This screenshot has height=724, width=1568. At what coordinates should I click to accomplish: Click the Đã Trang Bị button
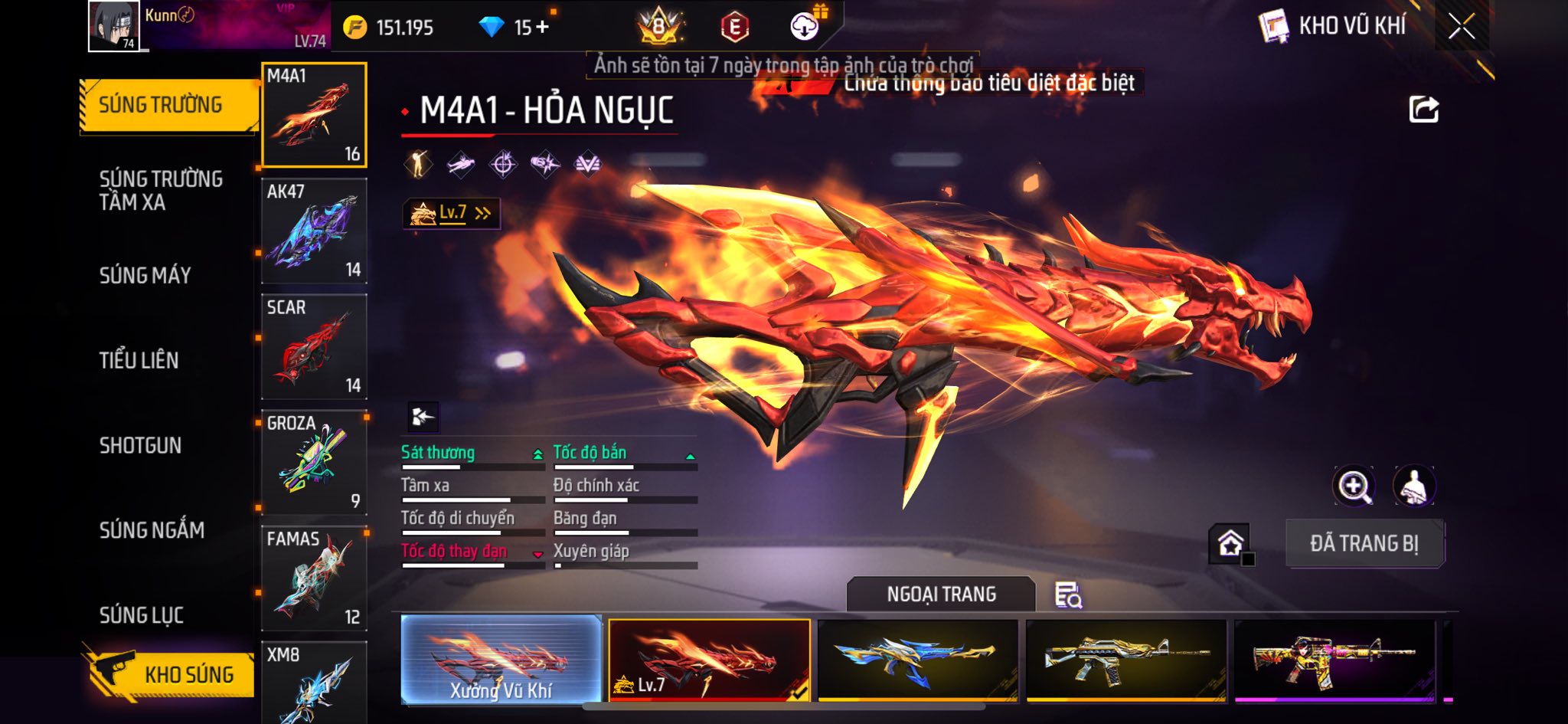[x=1364, y=544]
